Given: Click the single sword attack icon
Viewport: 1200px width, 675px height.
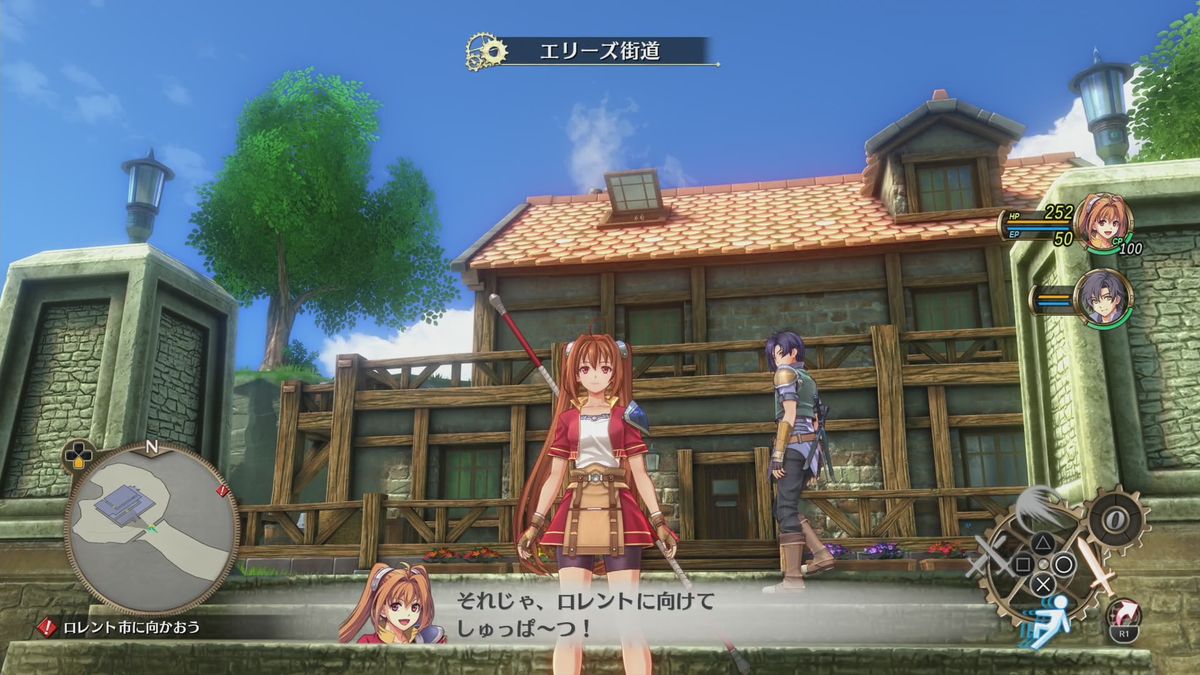Looking at the screenshot, I should pyautogui.click(x=1099, y=575).
